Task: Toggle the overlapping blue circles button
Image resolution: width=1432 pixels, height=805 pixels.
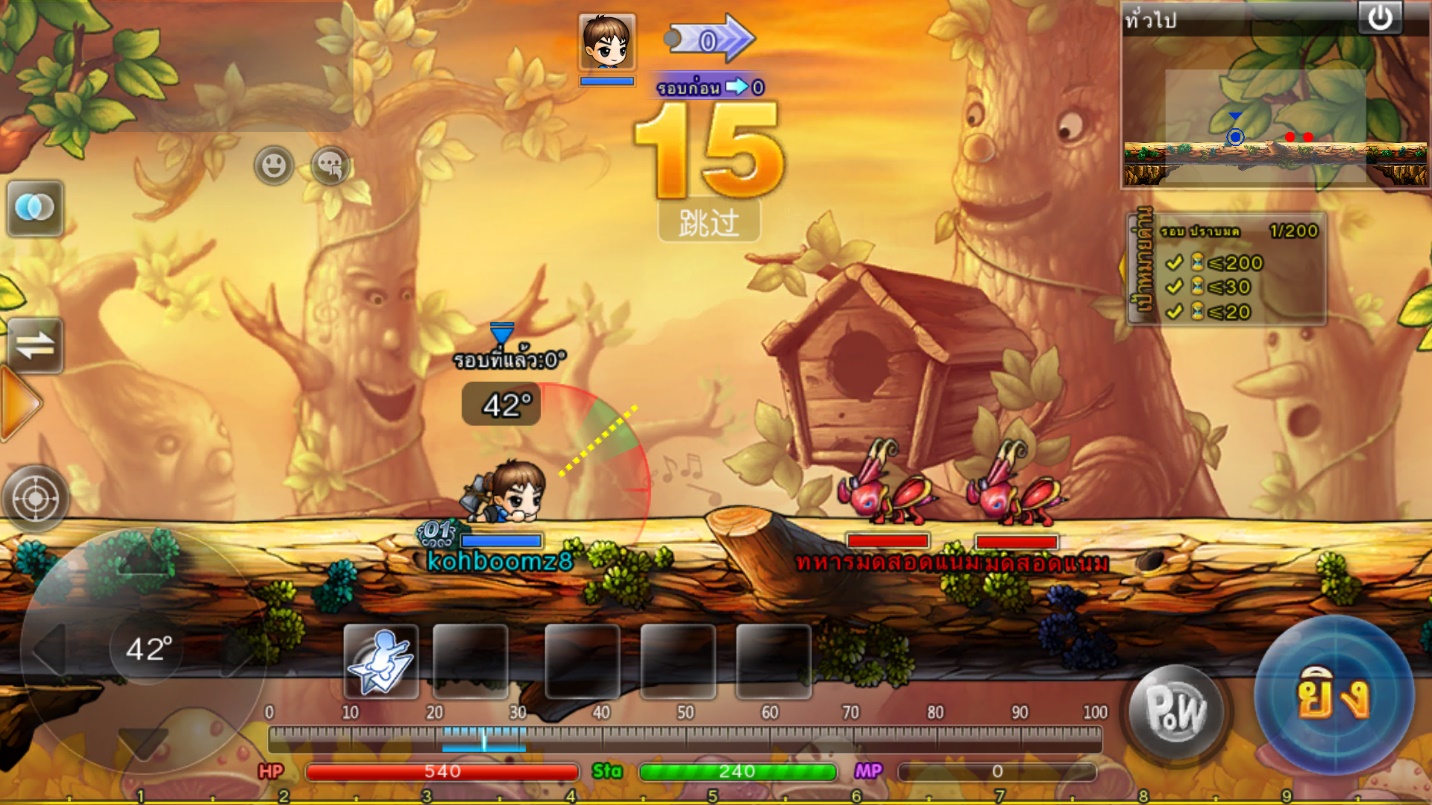Action: coord(35,208)
